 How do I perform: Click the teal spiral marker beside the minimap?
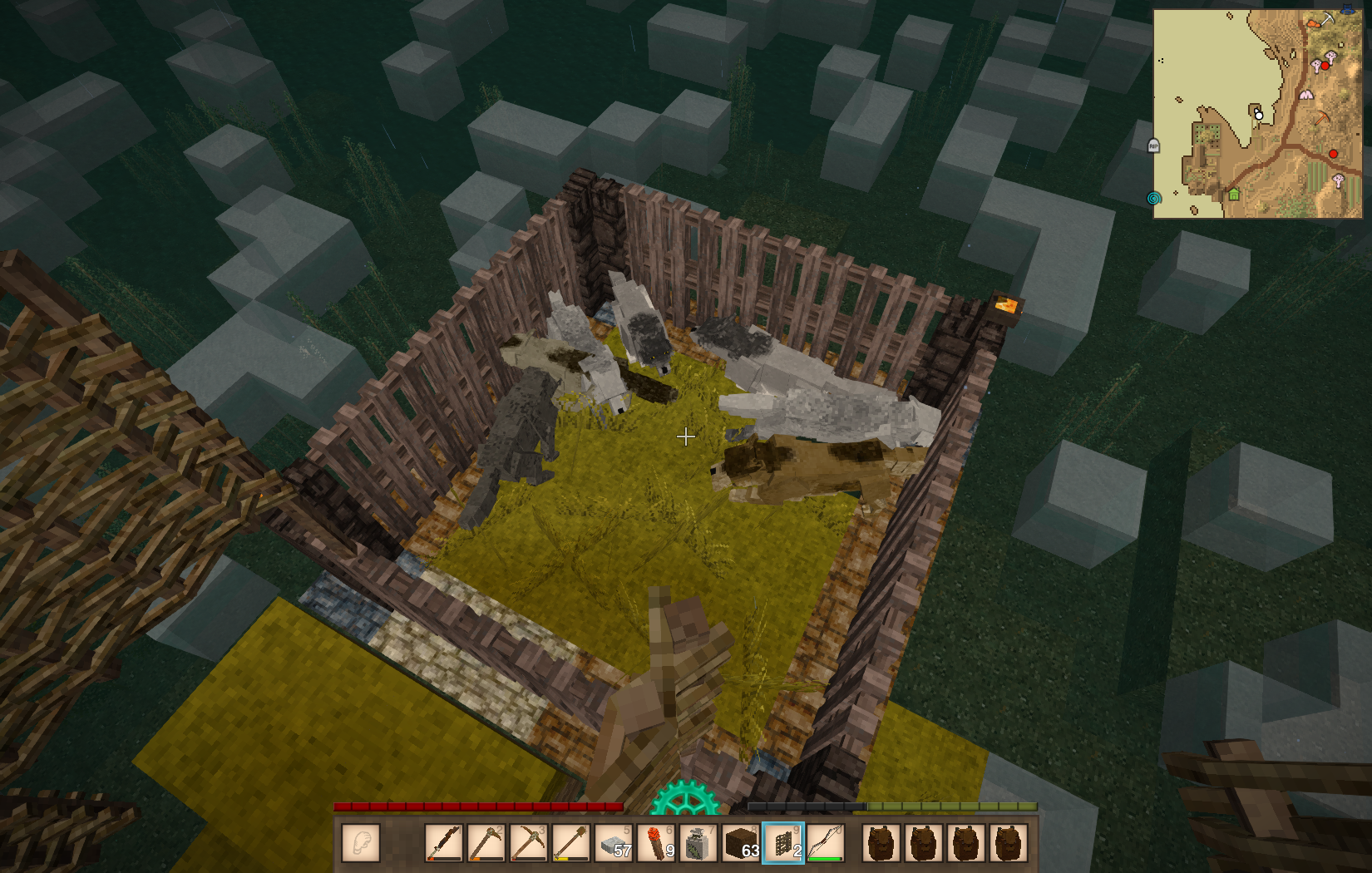tap(1153, 199)
